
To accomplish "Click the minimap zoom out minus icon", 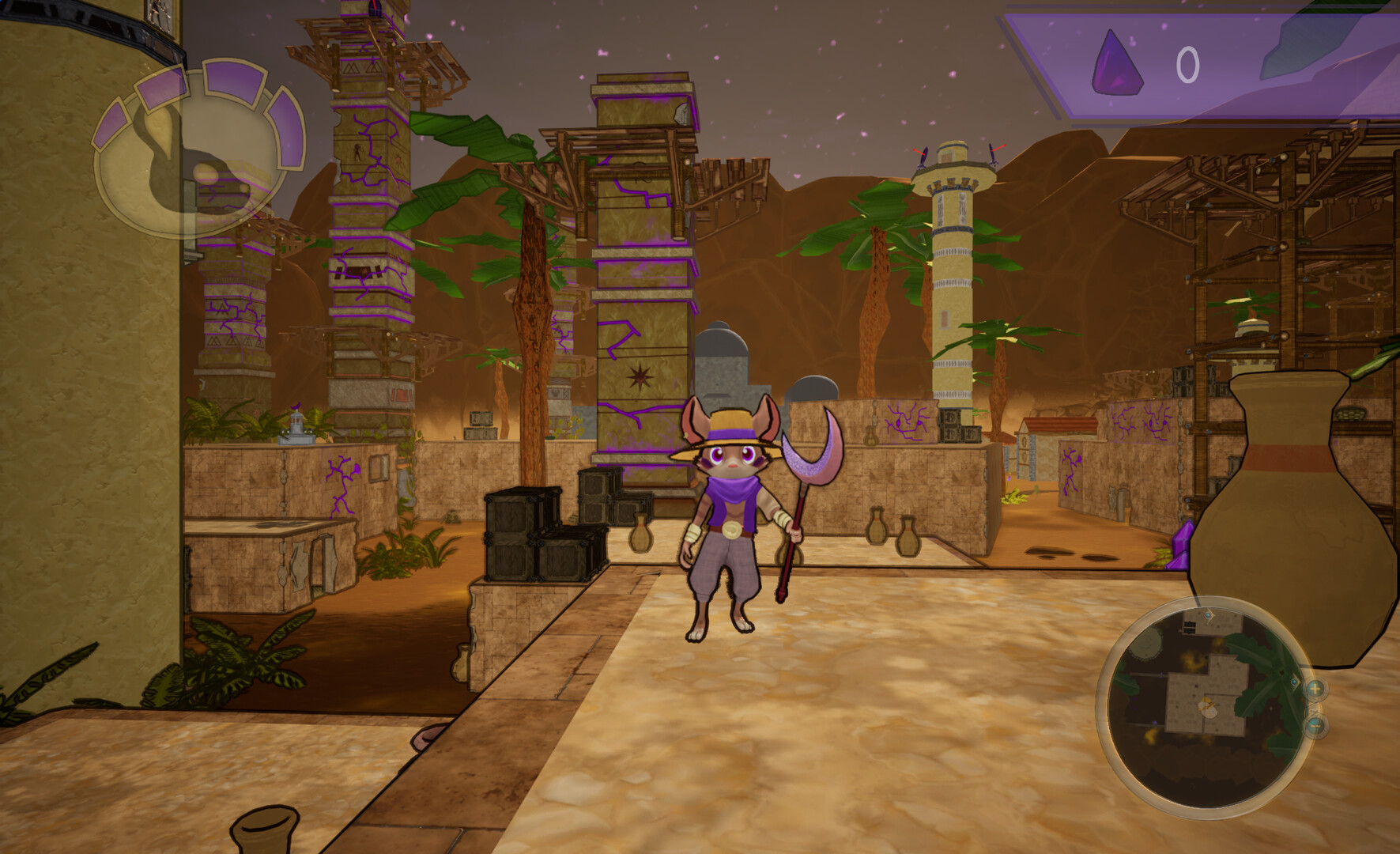I will 1316,724.
